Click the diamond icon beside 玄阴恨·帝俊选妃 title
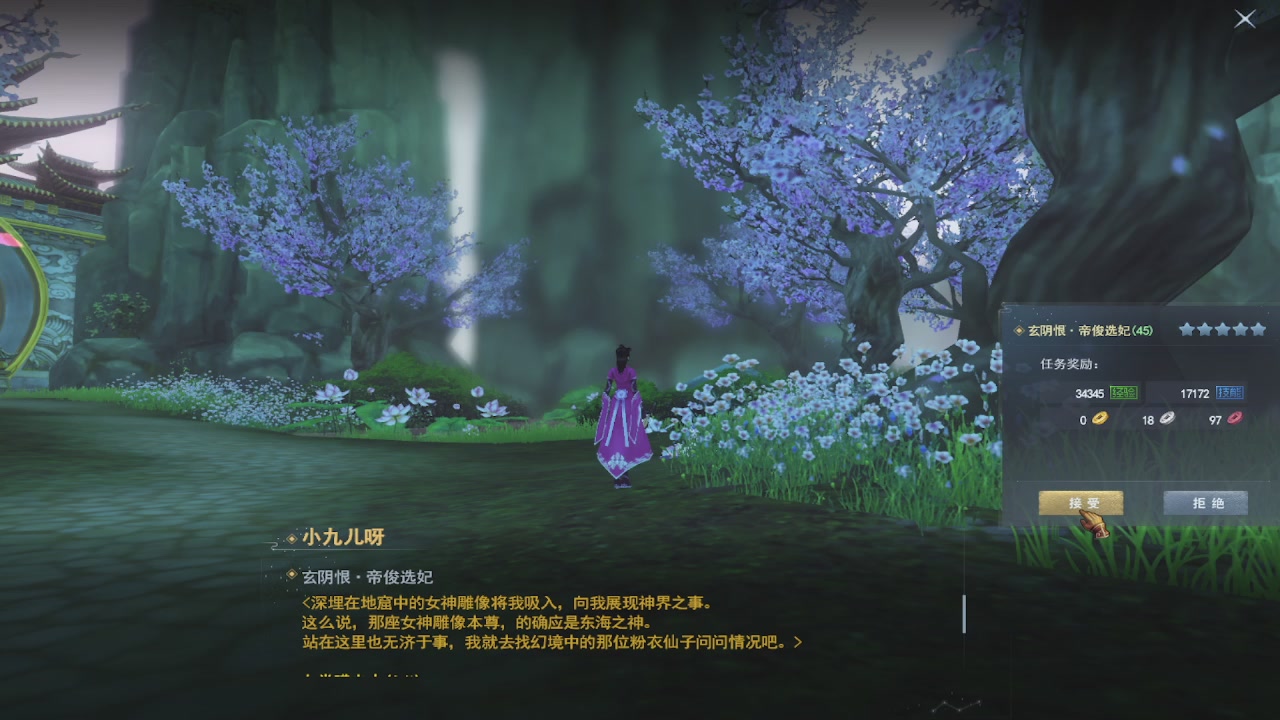Image resolution: width=1280 pixels, height=720 pixels. tap(1019, 330)
